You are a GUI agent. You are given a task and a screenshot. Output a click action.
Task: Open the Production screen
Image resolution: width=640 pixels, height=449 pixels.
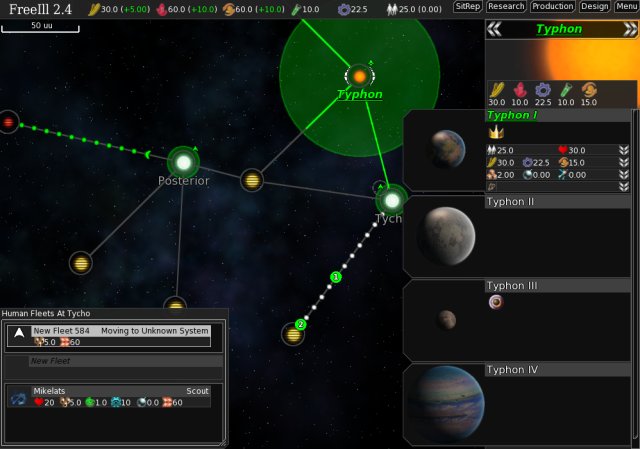coord(552,7)
